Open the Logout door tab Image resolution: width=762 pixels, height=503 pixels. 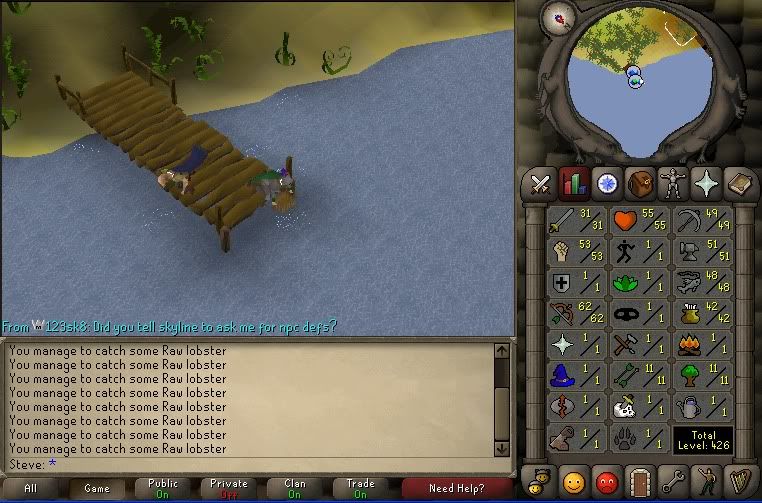point(640,479)
